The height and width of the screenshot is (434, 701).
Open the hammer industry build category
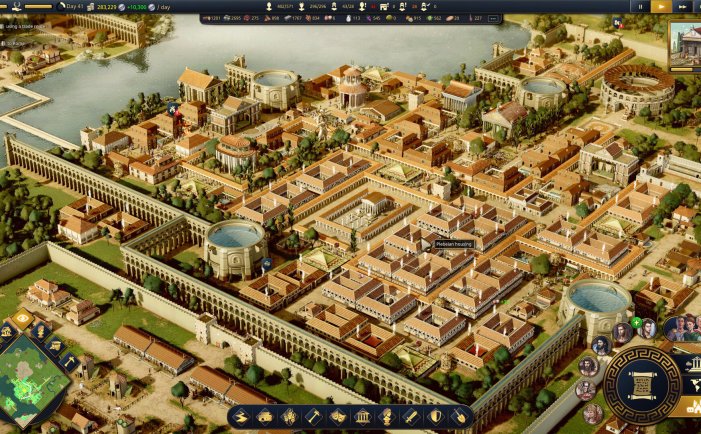pyautogui.click(x=313, y=416)
